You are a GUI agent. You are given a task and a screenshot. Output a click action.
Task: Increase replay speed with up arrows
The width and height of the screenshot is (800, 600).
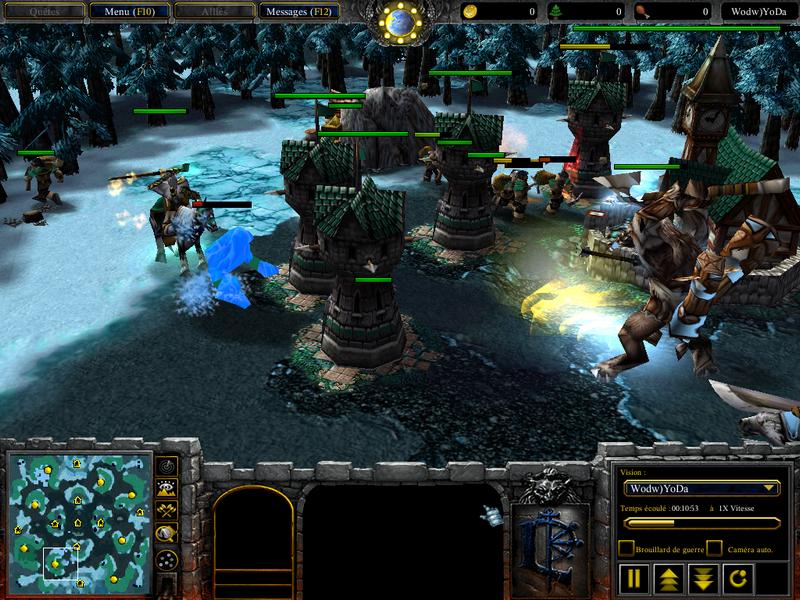point(668,578)
